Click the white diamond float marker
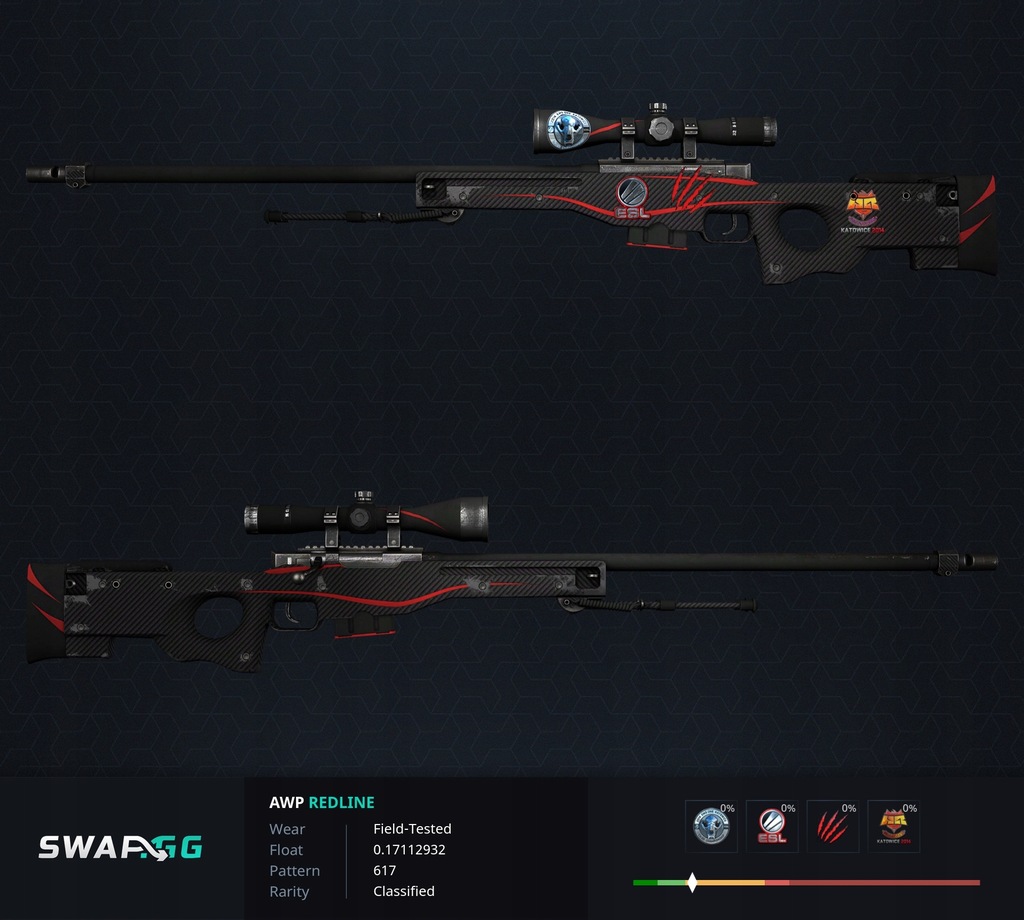 (692, 883)
